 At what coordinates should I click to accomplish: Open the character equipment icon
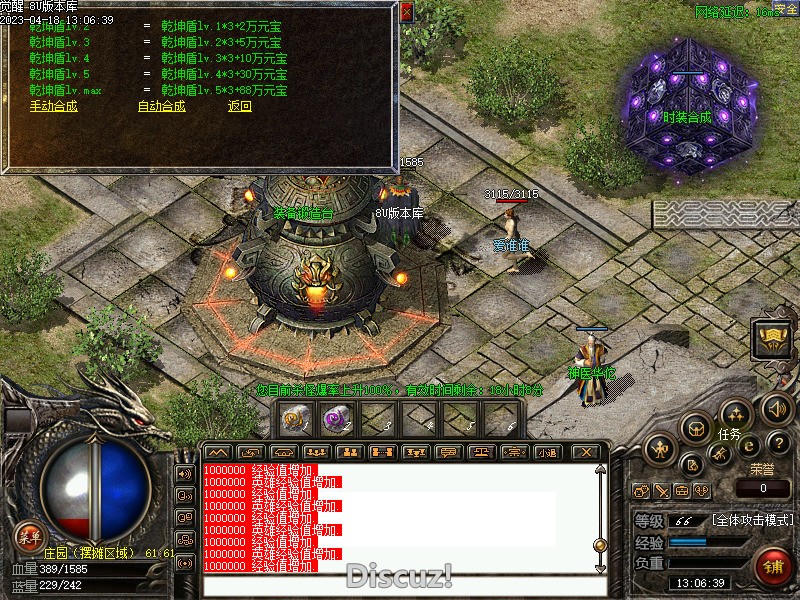(x=660, y=448)
